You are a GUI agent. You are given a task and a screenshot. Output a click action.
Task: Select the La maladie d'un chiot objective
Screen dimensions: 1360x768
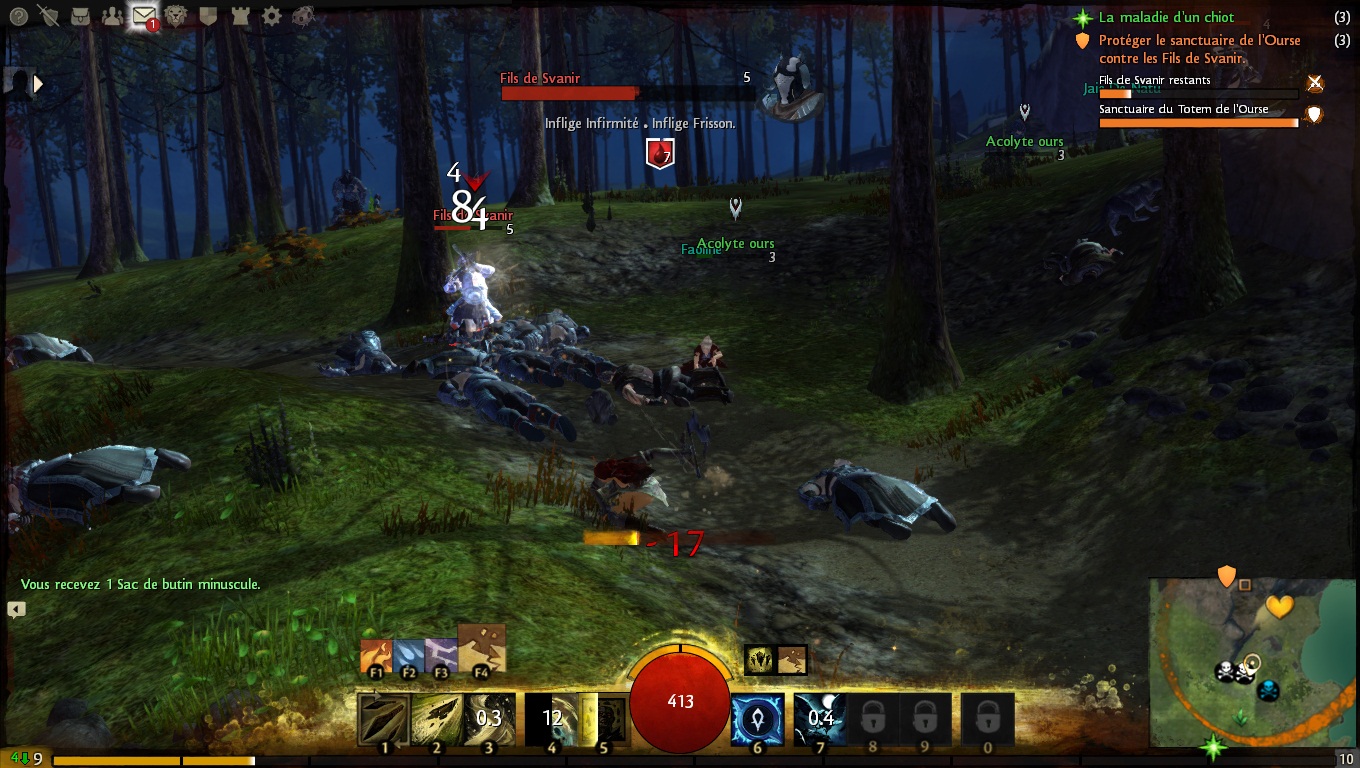(1166, 17)
